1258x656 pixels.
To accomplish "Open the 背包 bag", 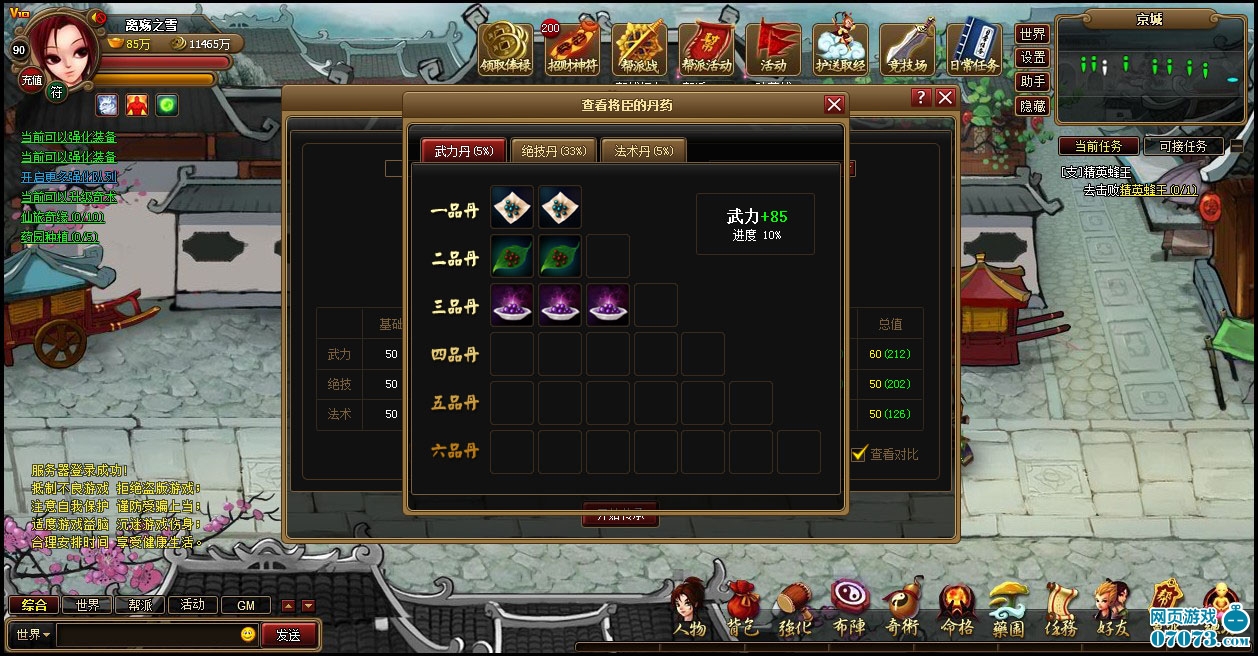I will pyautogui.click(x=742, y=612).
